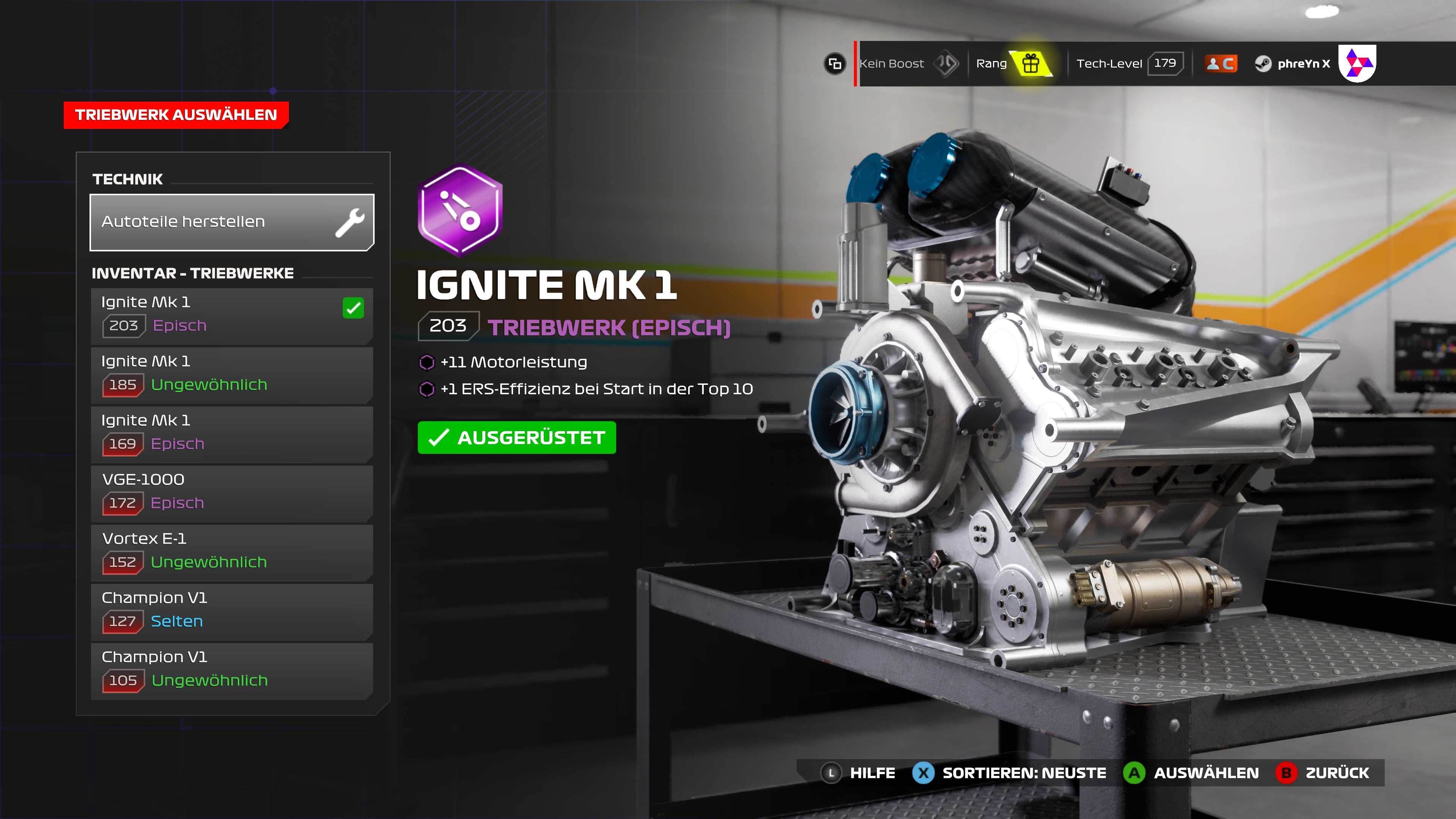The width and height of the screenshot is (1456, 819).
Task: Open the orange player license C badge
Action: tap(1221, 63)
